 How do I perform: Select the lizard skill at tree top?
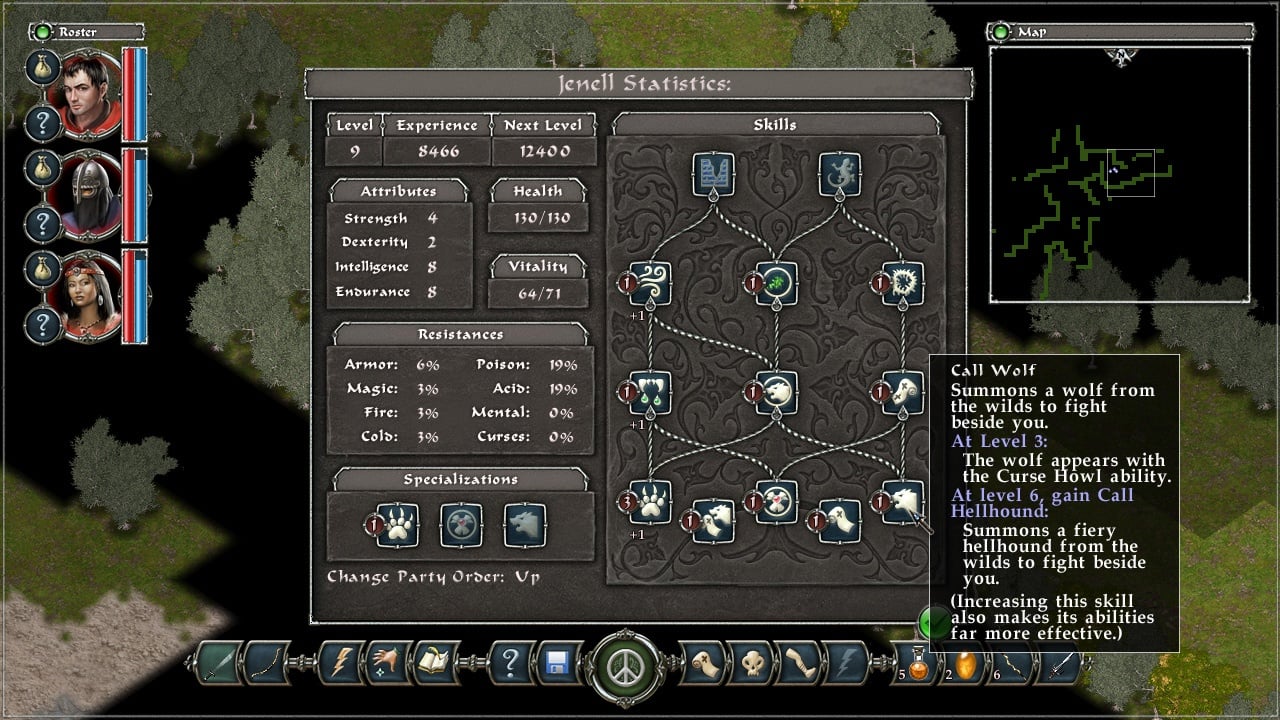pos(839,174)
